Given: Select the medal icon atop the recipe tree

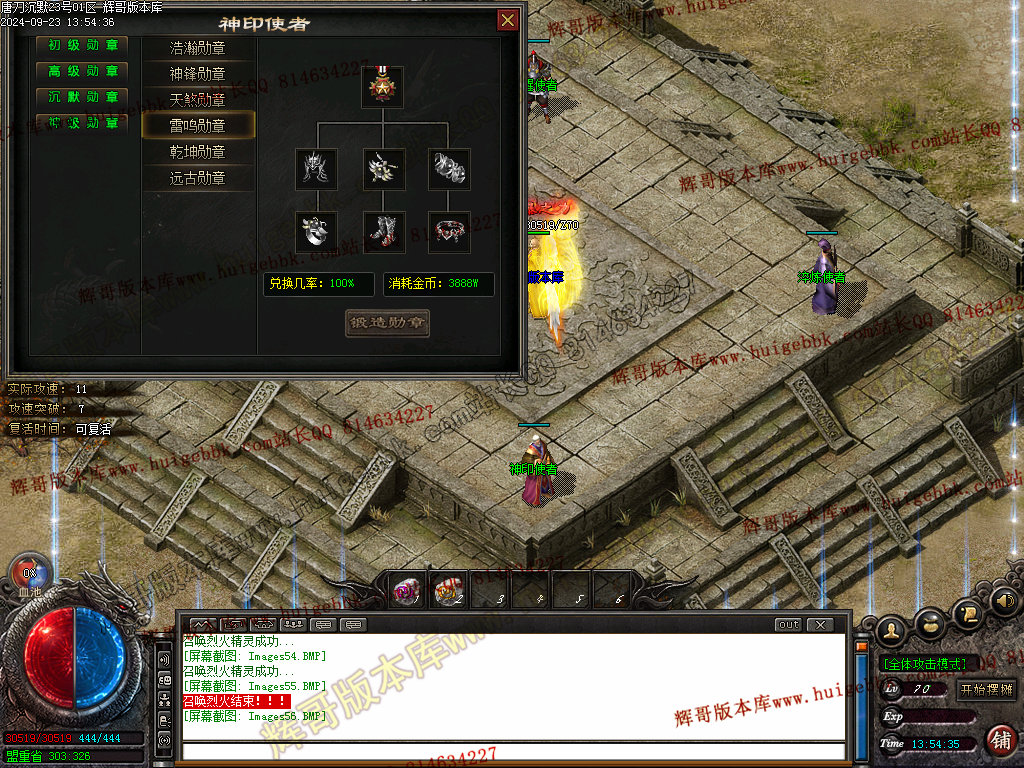Looking at the screenshot, I should 383,87.
